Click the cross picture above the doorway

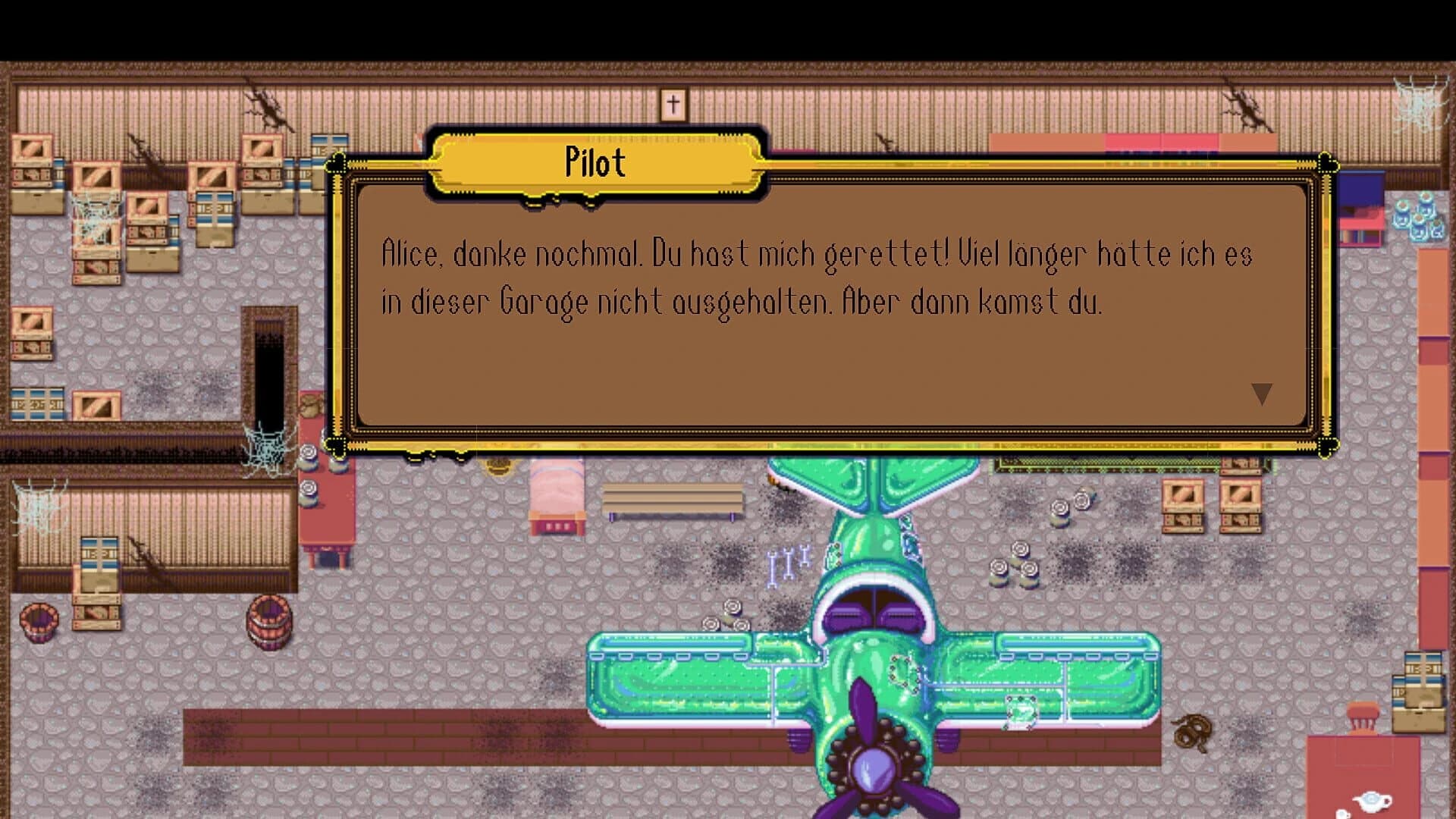coord(672,103)
